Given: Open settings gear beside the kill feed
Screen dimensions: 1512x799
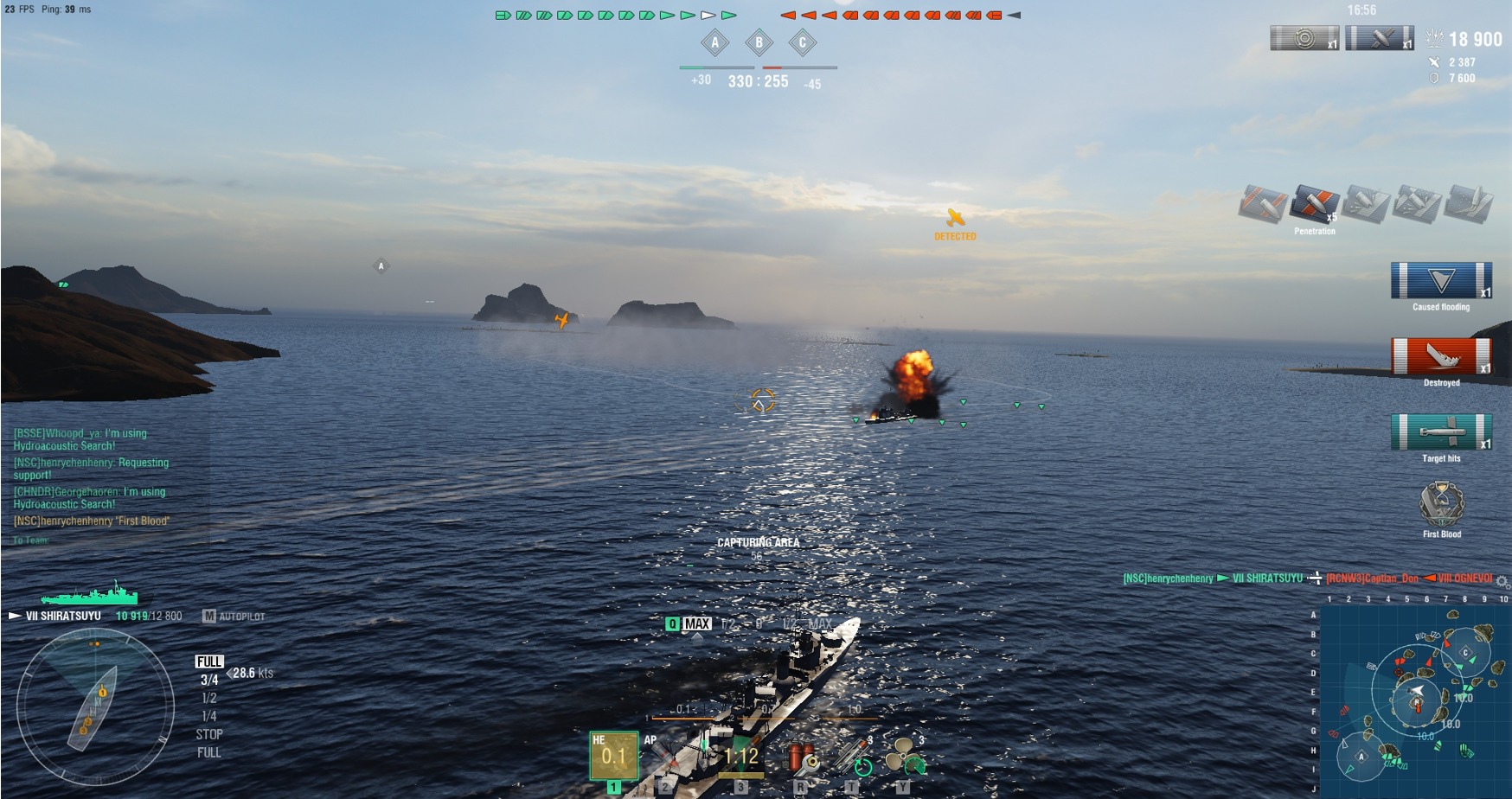Looking at the screenshot, I should (1502, 581).
